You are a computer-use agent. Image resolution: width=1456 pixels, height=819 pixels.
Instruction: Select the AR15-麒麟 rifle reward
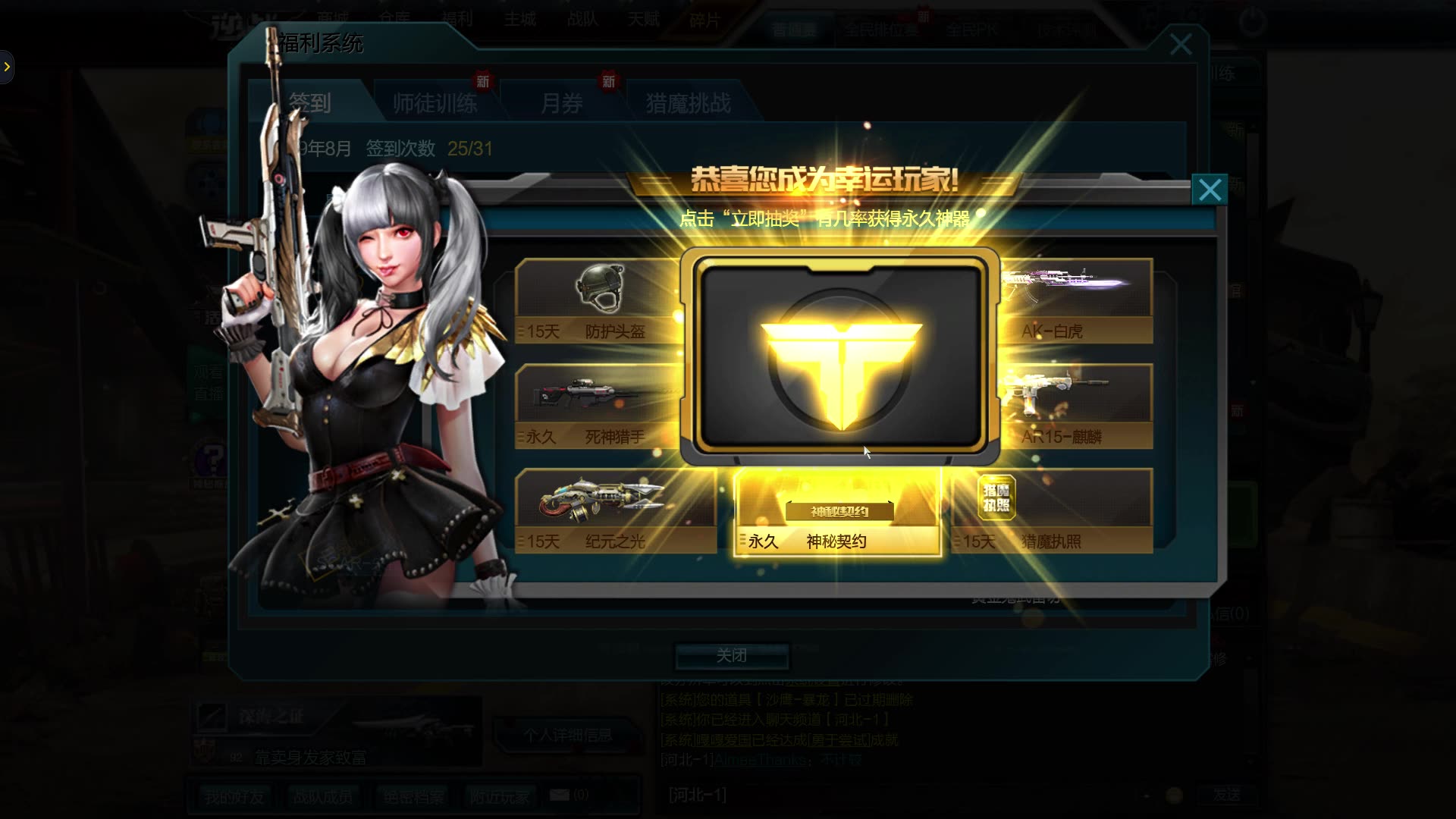click(x=1075, y=406)
